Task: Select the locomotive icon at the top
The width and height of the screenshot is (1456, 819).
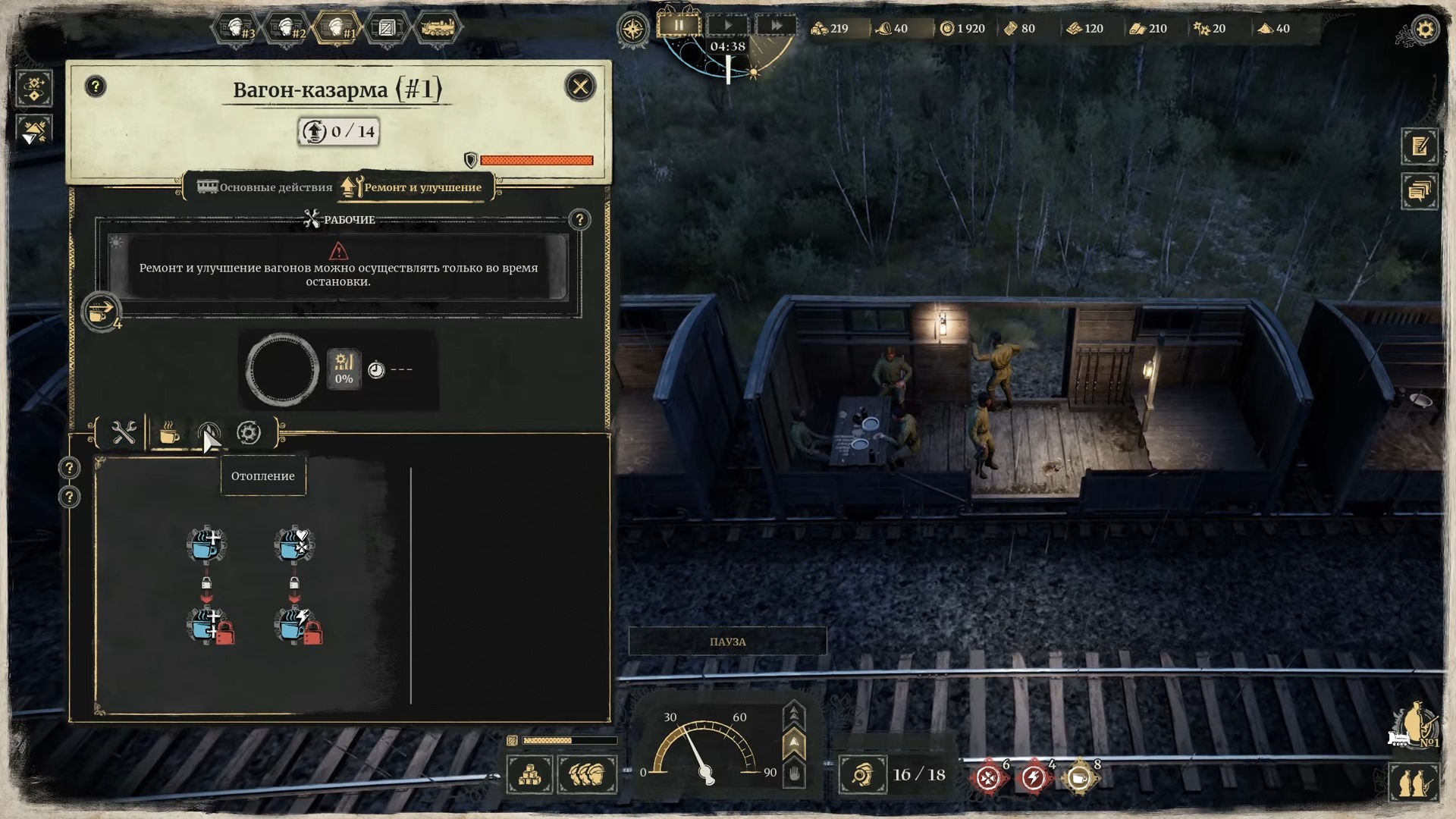Action: [x=437, y=29]
